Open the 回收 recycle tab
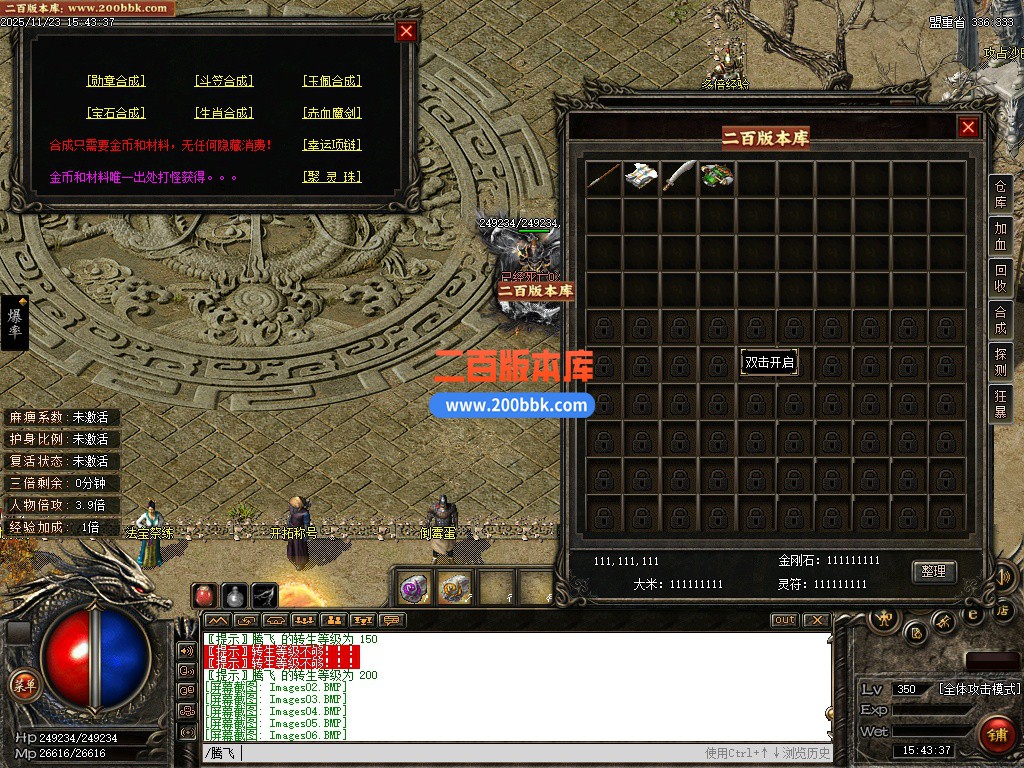Screen dimensions: 1024x768 1000,277
